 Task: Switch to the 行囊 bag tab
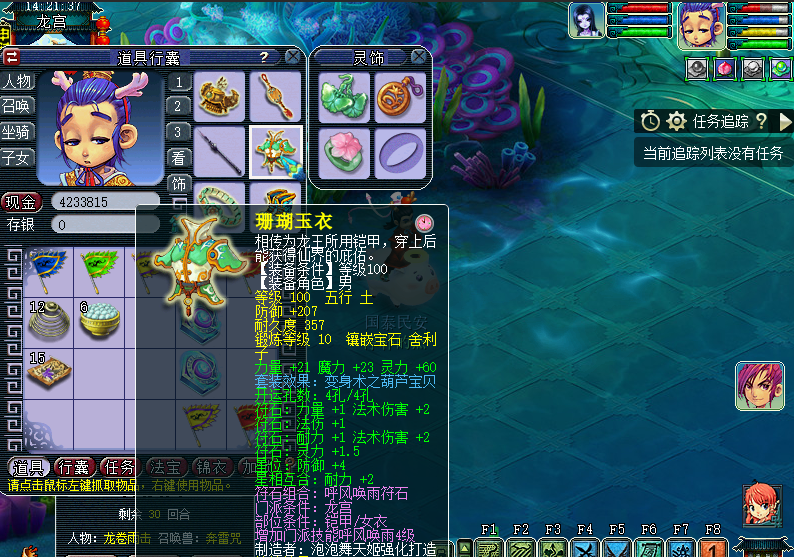pos(73,467)
